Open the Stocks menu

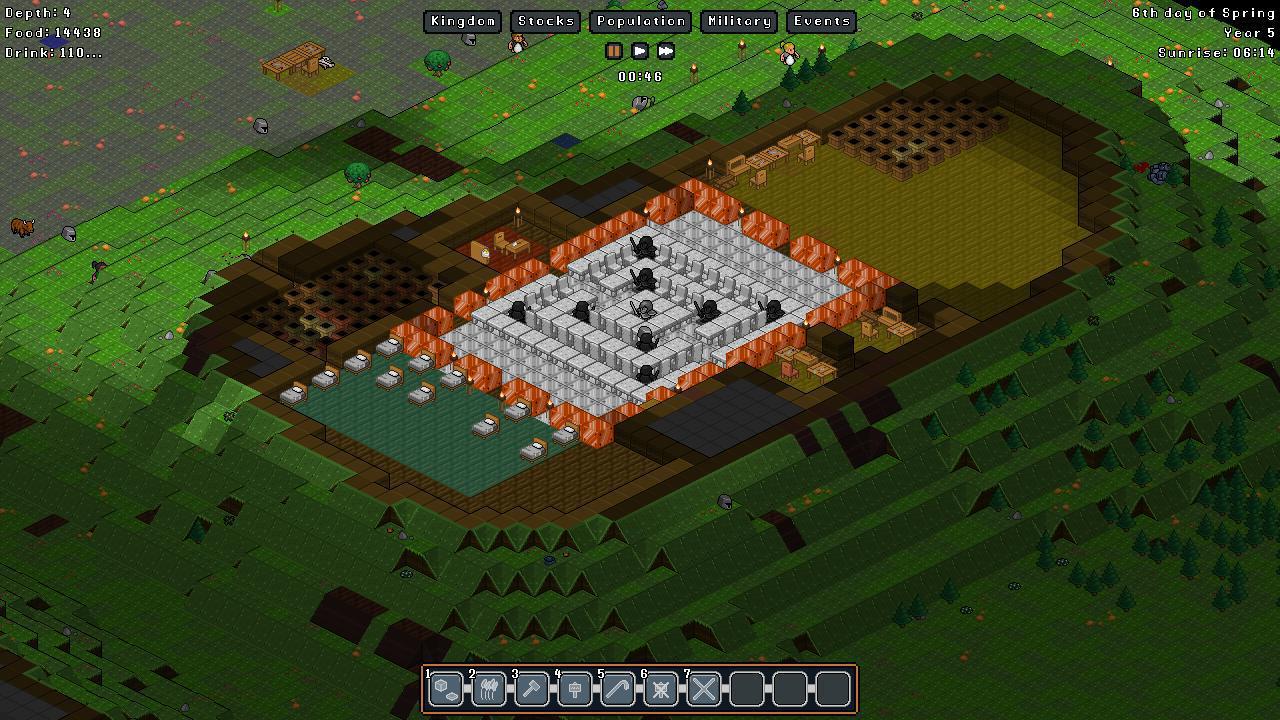click(x=545, y=20)
